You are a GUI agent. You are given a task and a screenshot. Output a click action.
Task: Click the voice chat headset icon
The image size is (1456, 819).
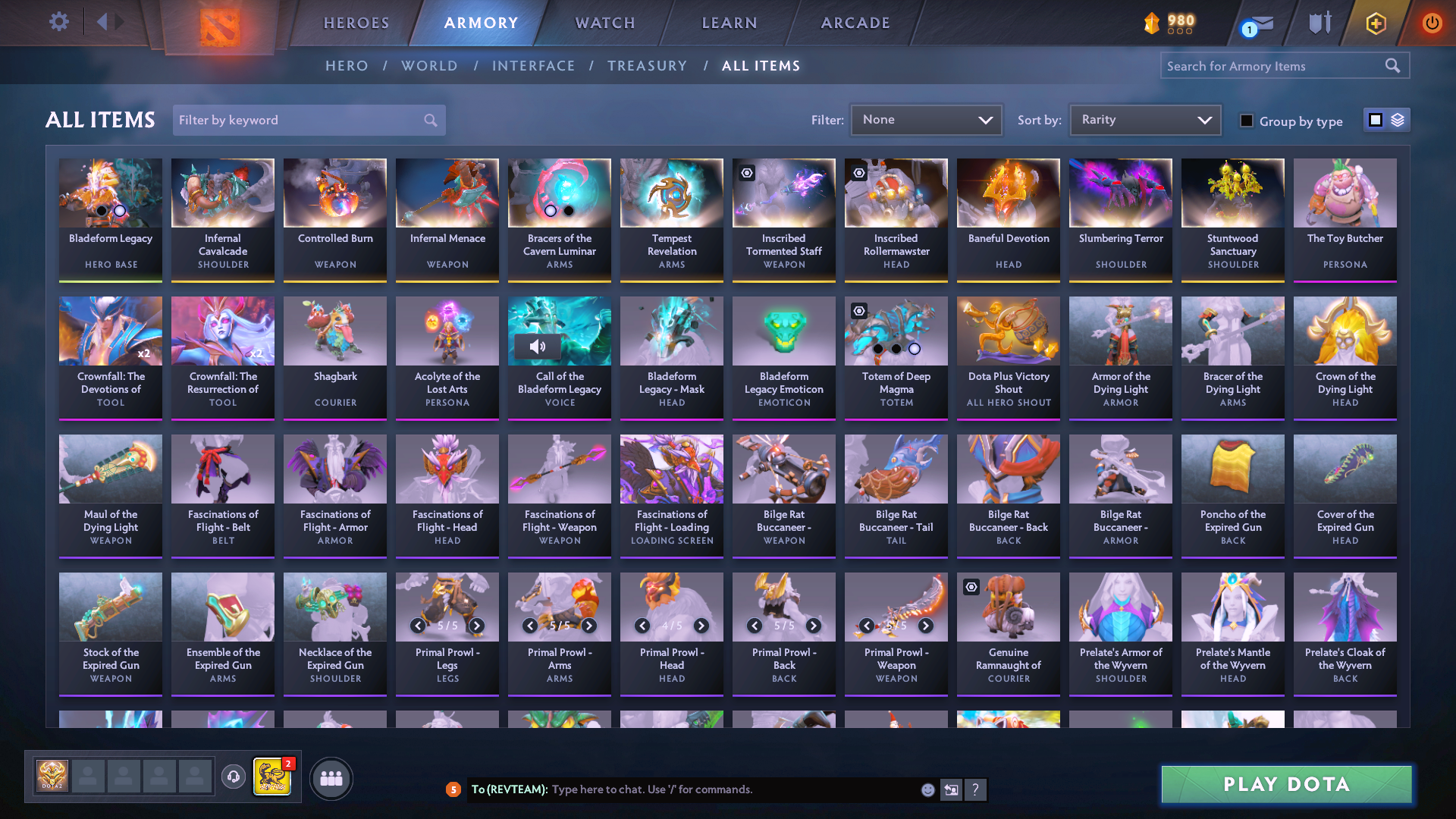tap(234, 779)
